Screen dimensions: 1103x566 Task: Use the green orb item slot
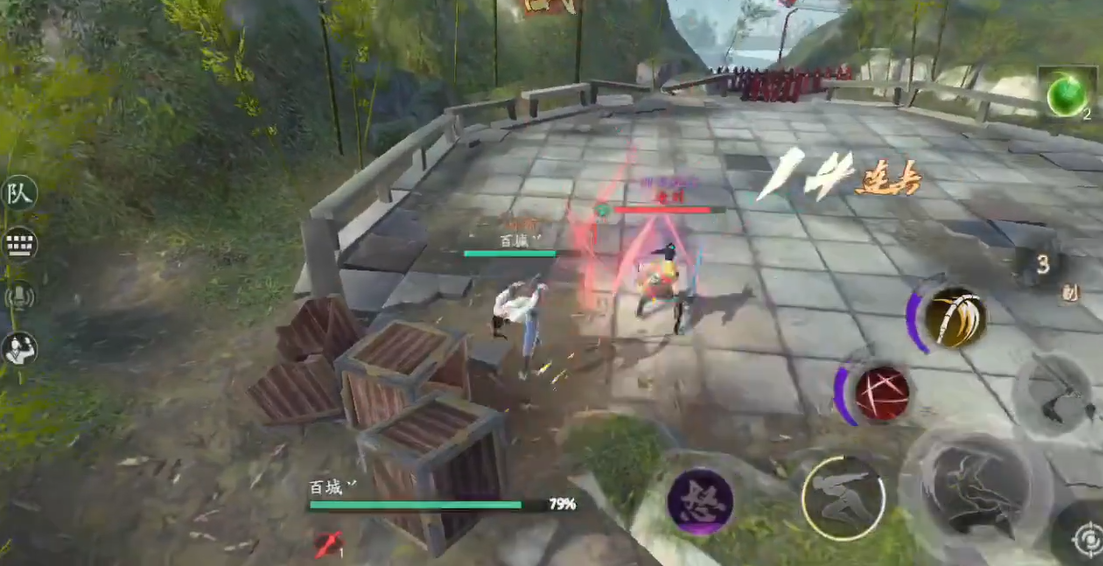[x=1066, y=95]
